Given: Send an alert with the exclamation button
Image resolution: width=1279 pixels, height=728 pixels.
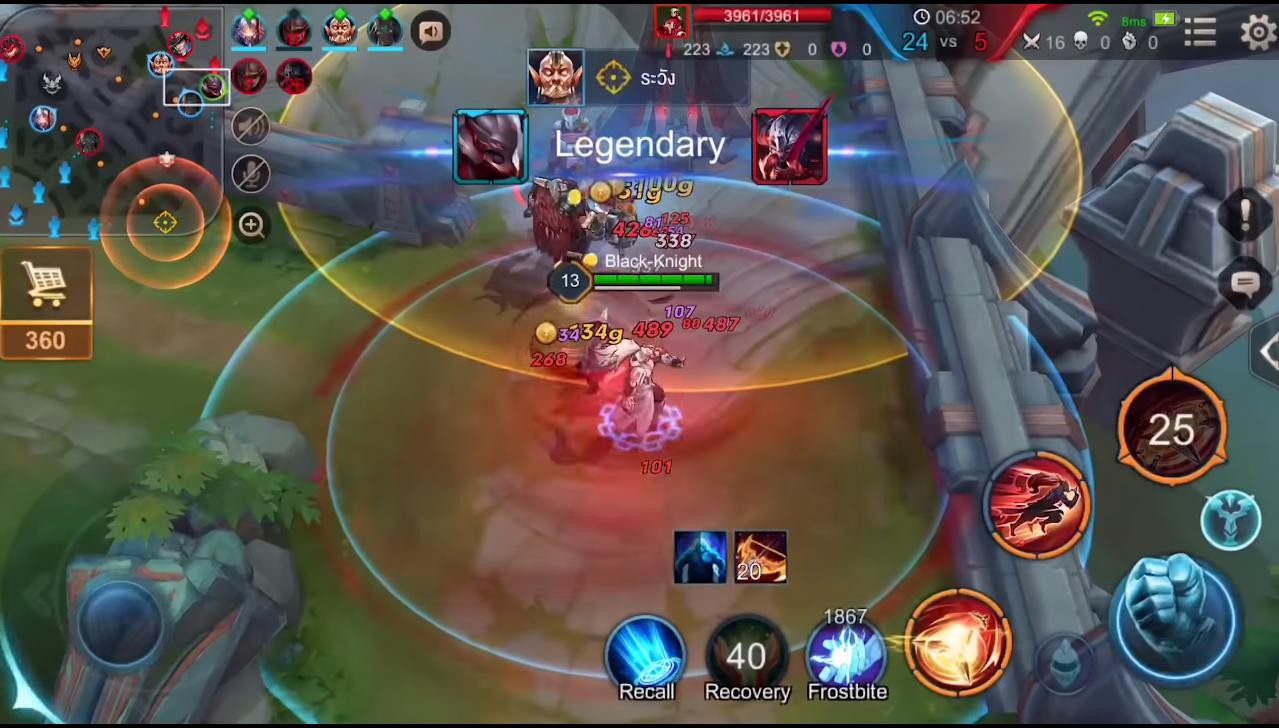Looking at the screenshot, I should click(x=1246, y=215).
